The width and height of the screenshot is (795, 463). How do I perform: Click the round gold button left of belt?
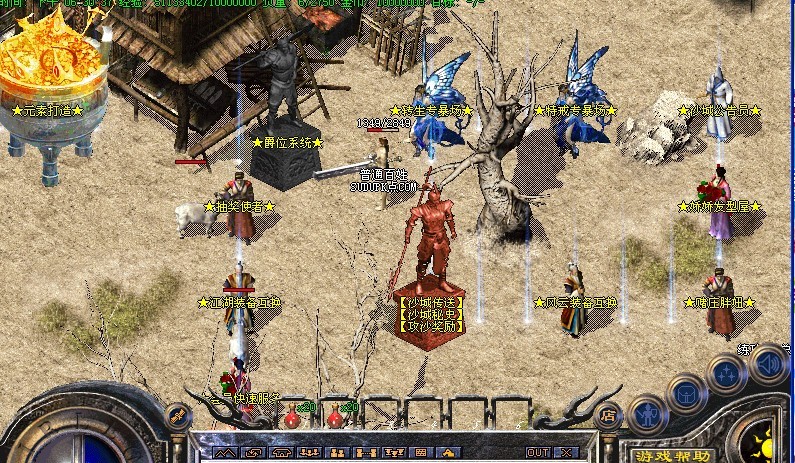click(x=178, y=415)
